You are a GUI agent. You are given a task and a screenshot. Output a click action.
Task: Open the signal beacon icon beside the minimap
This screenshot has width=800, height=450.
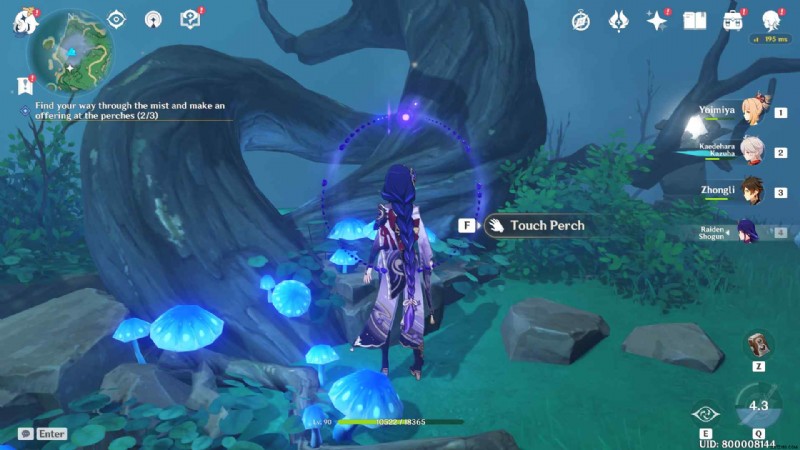pyautogui.click(x=153, y=19)
